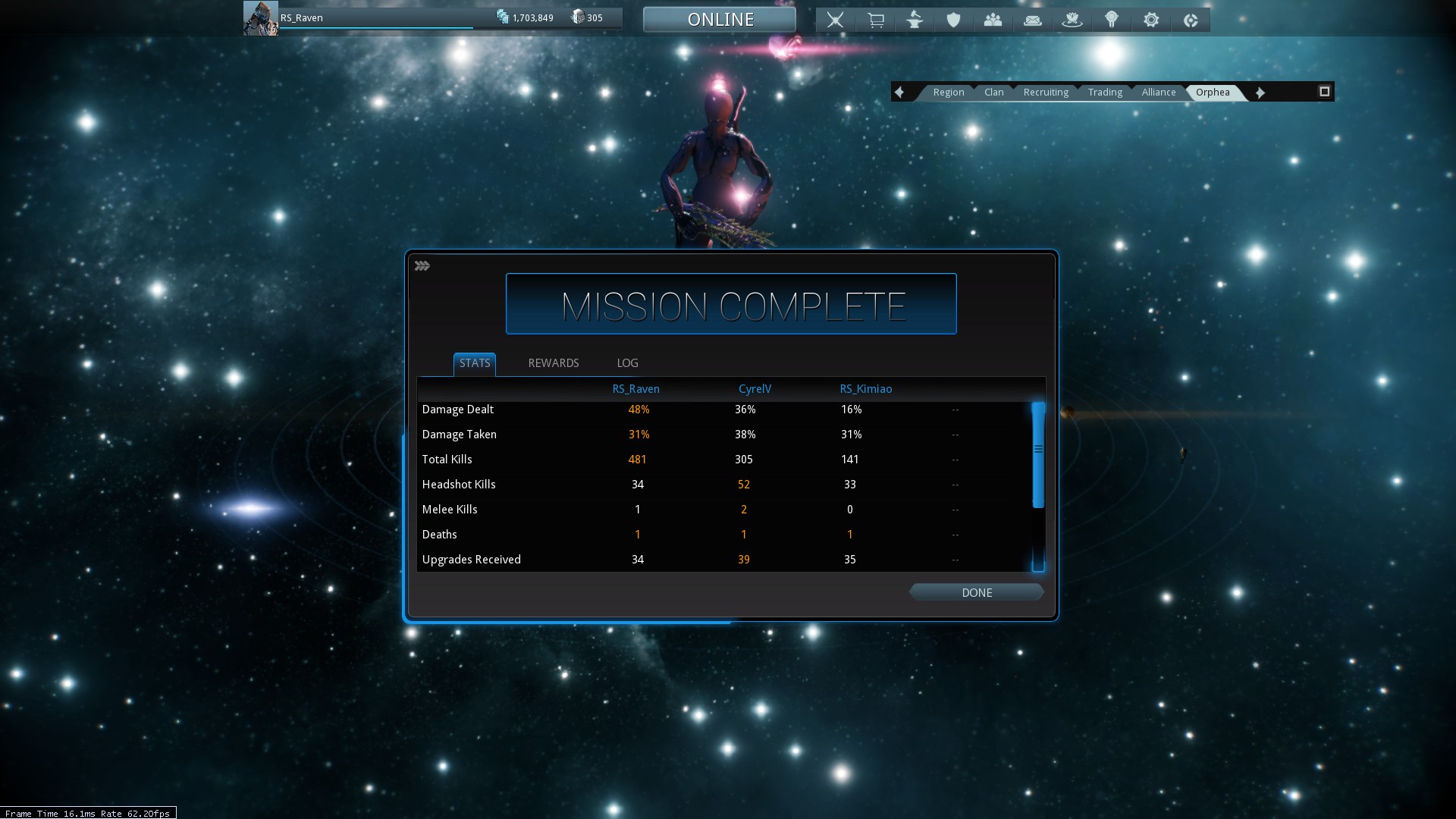Select the STATS tab
This screenshot has width=1456, height=819.
[475, 363]
